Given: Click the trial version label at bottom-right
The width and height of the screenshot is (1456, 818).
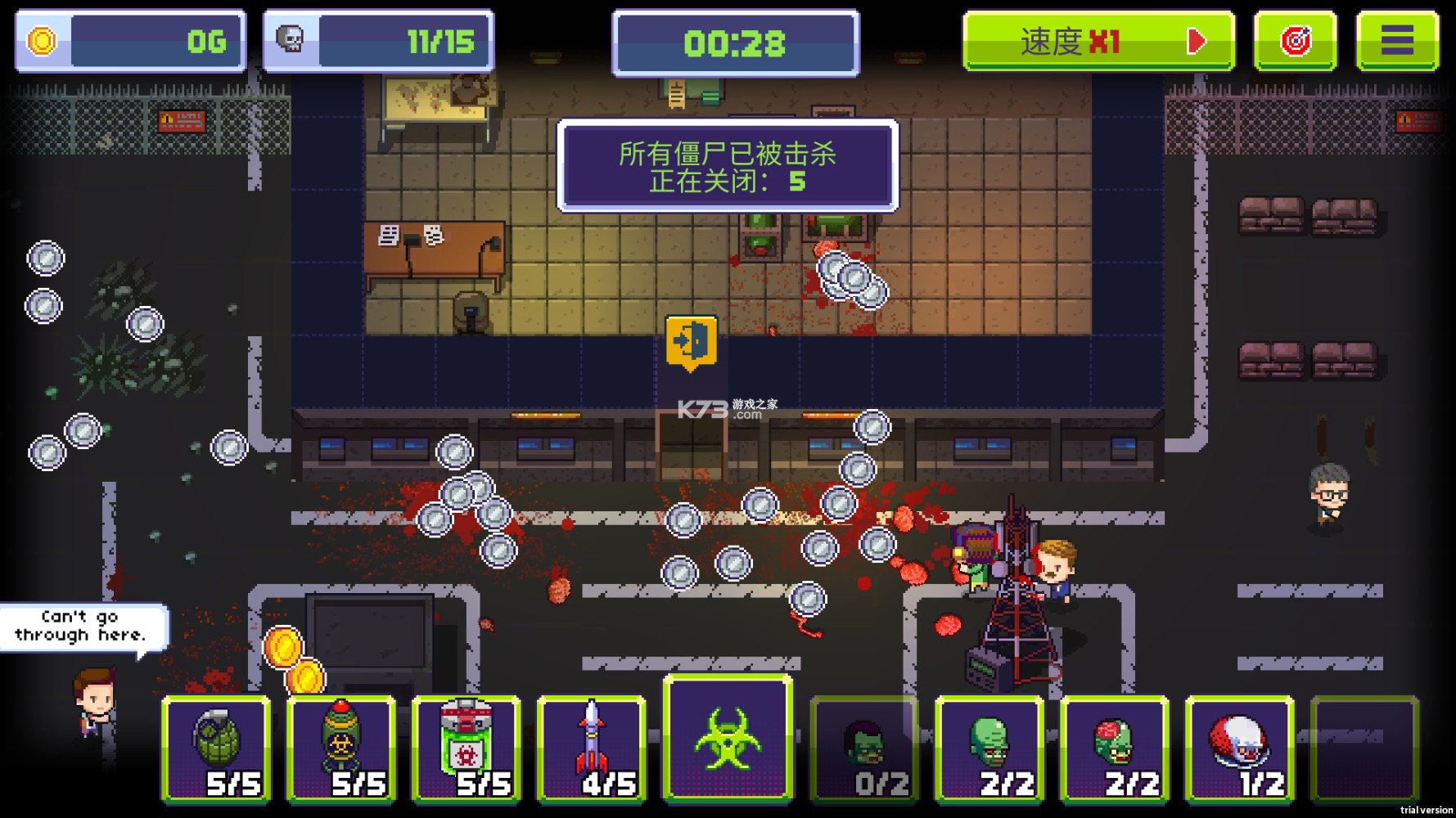Looking at the screenshot, I should [1420, 809].
